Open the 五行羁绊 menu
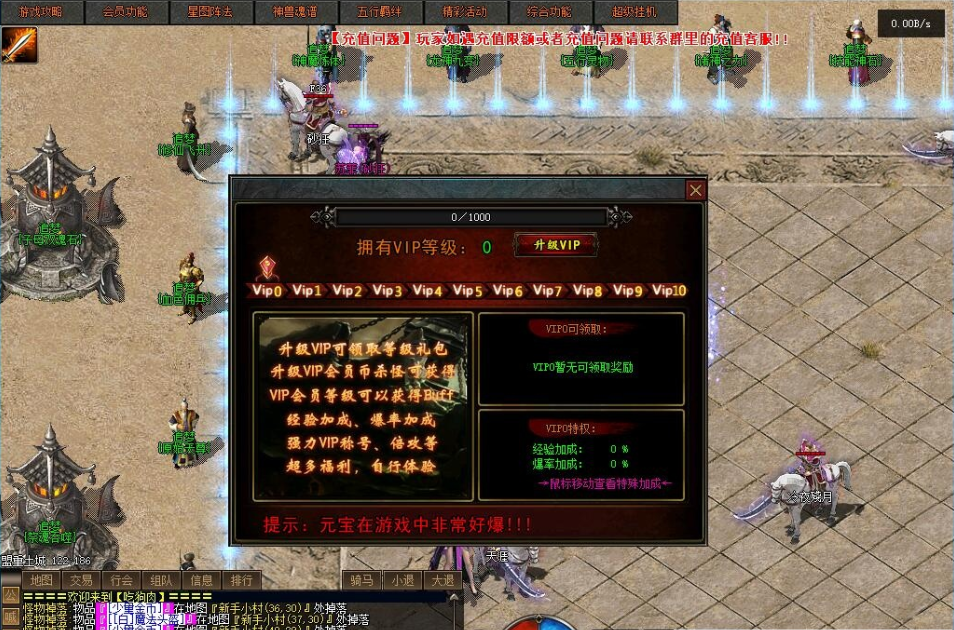 tap(378, 13)
